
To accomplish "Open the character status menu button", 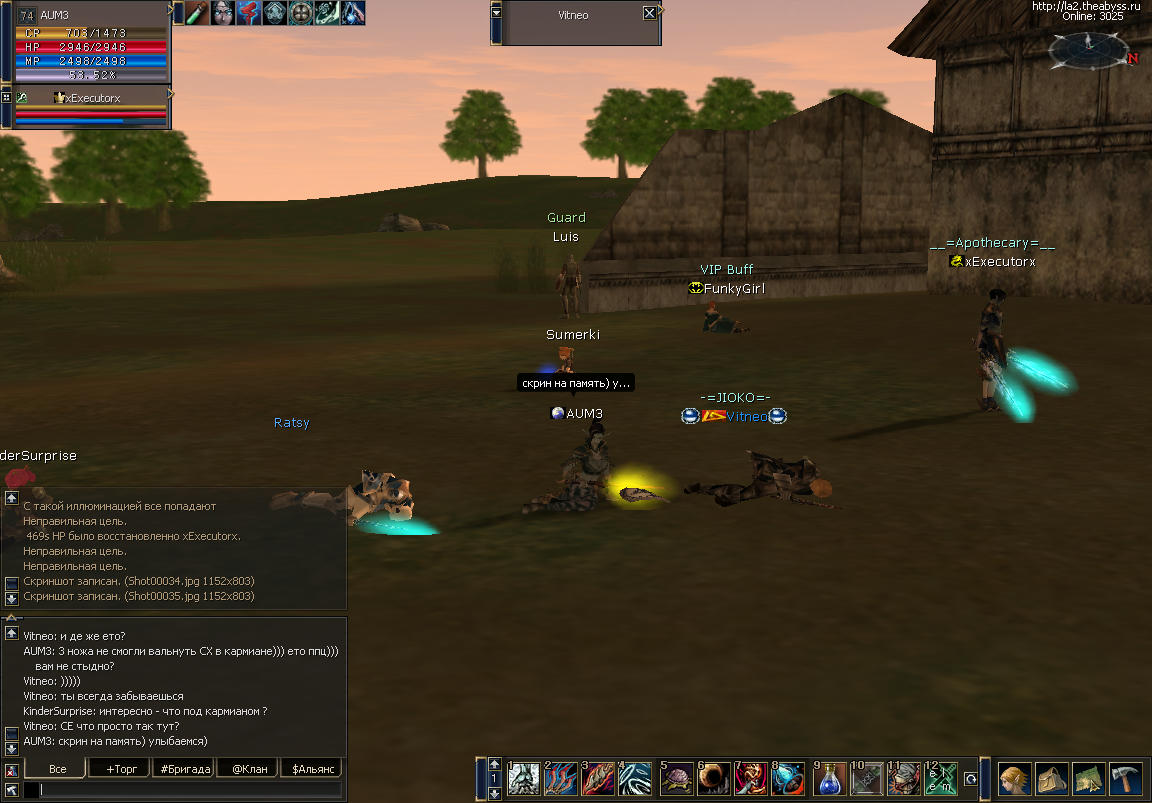I will (1015, 778).
